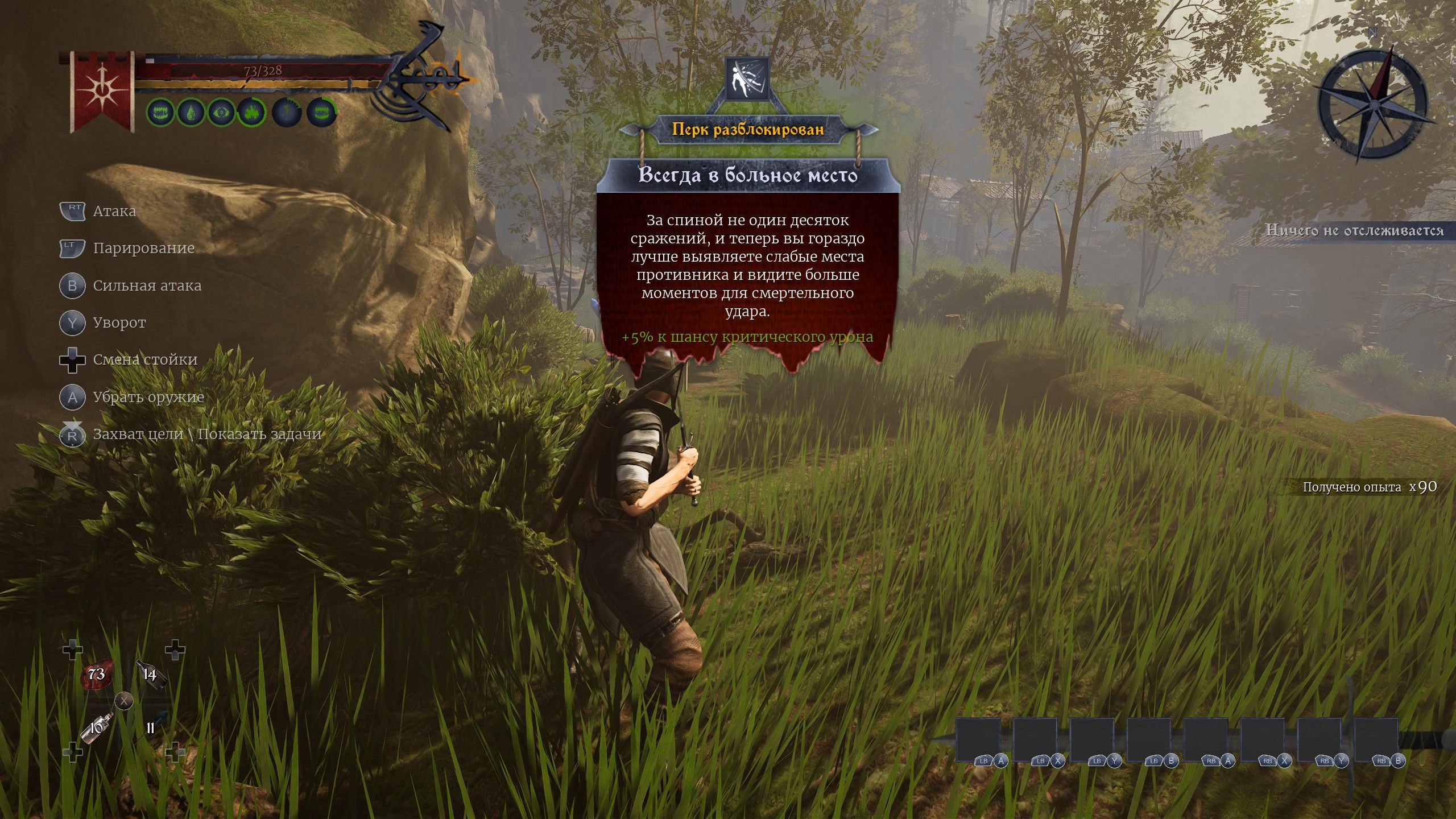Inspect the green droplet status effect
The width and height of the screenshot is (1456, 819).
[191, 112]
